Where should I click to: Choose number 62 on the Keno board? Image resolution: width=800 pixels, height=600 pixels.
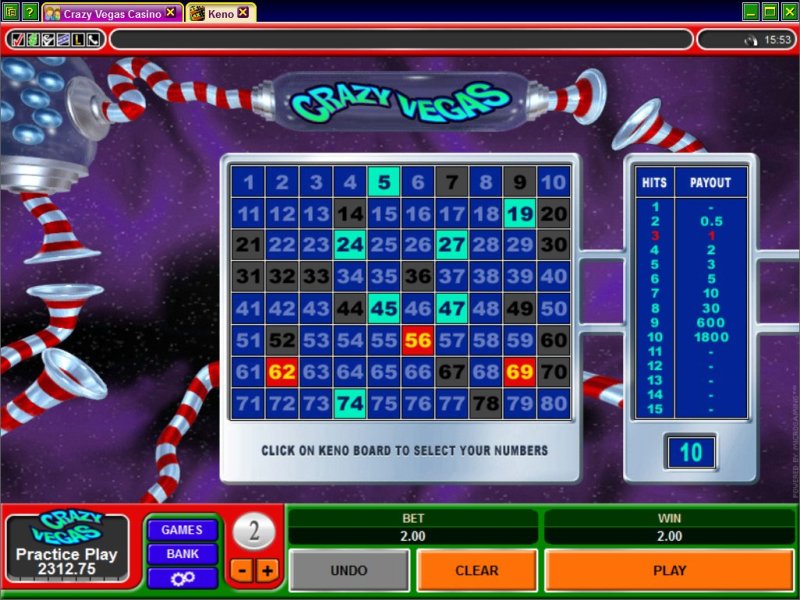[282, 372]
